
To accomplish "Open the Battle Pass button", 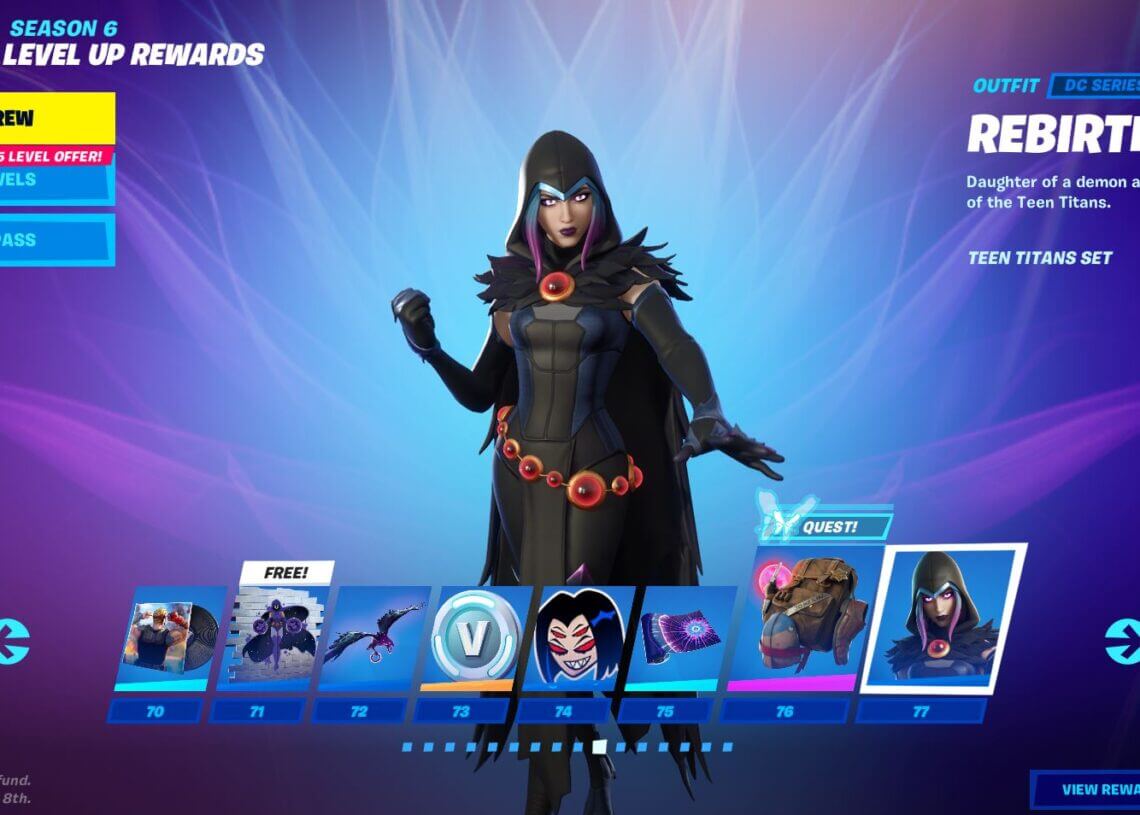I will point(55,241).
